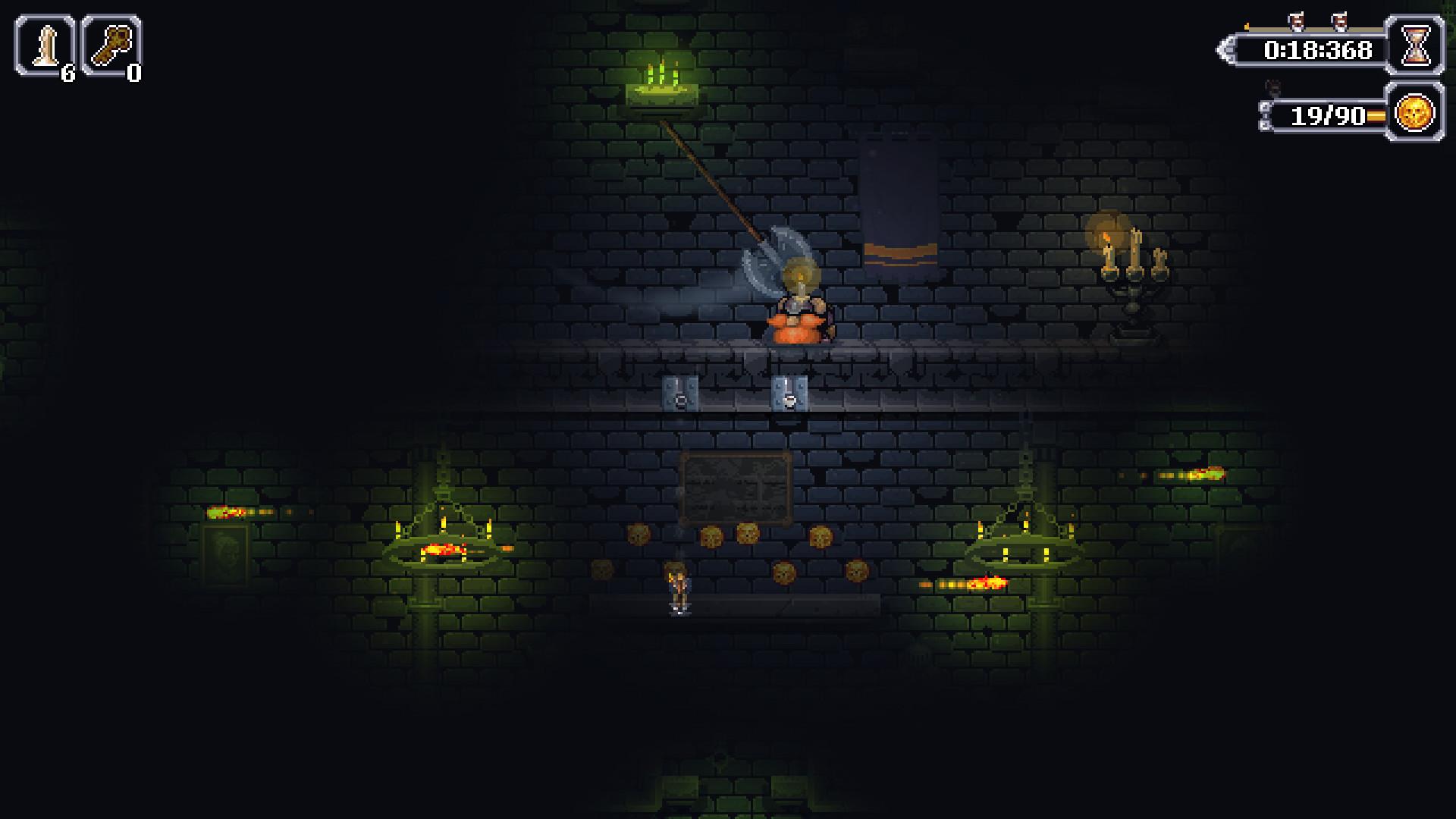1456x819 pixels.
Task: Pull the left wall lever below the knight
Action: [x=680, y=394]
